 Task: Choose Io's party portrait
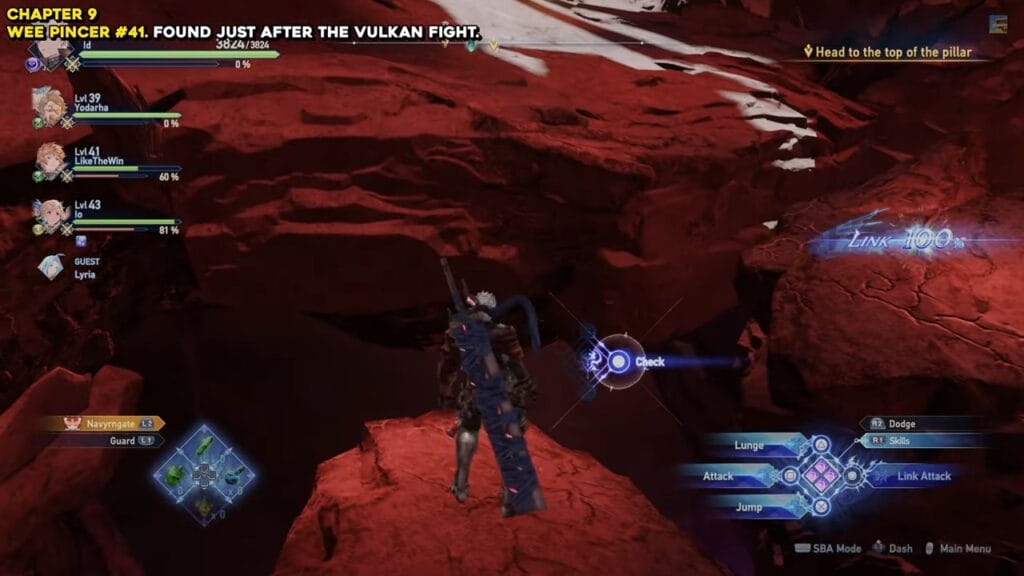point(48,213)
